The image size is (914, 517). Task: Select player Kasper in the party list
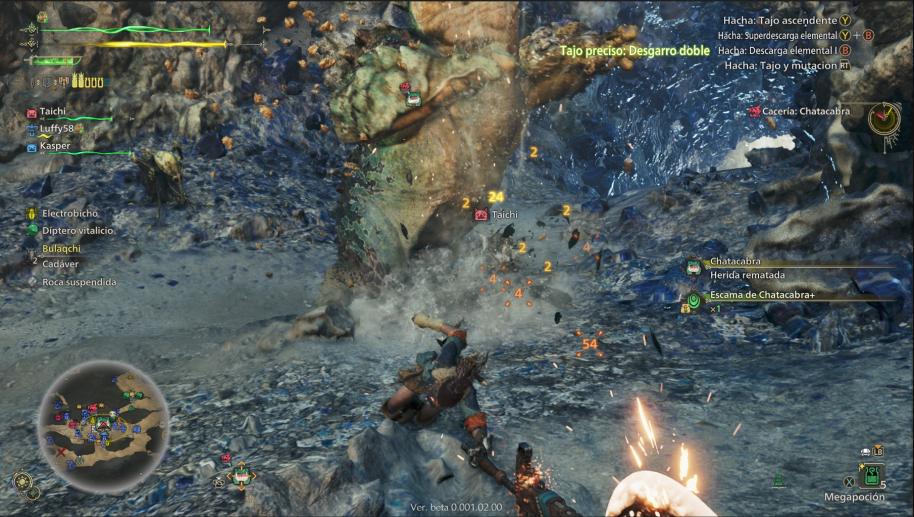55,146
